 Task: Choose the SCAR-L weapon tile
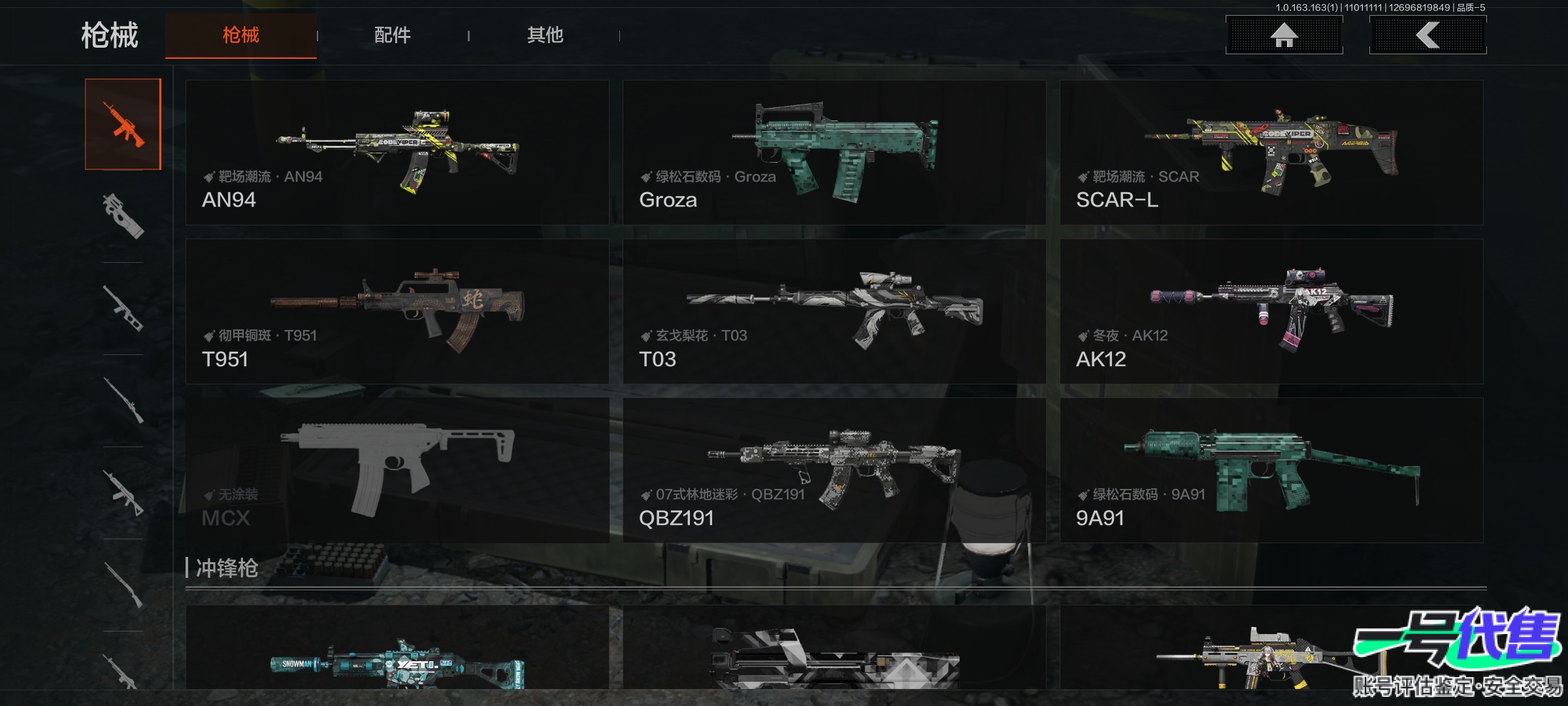tap(1271, 153)
